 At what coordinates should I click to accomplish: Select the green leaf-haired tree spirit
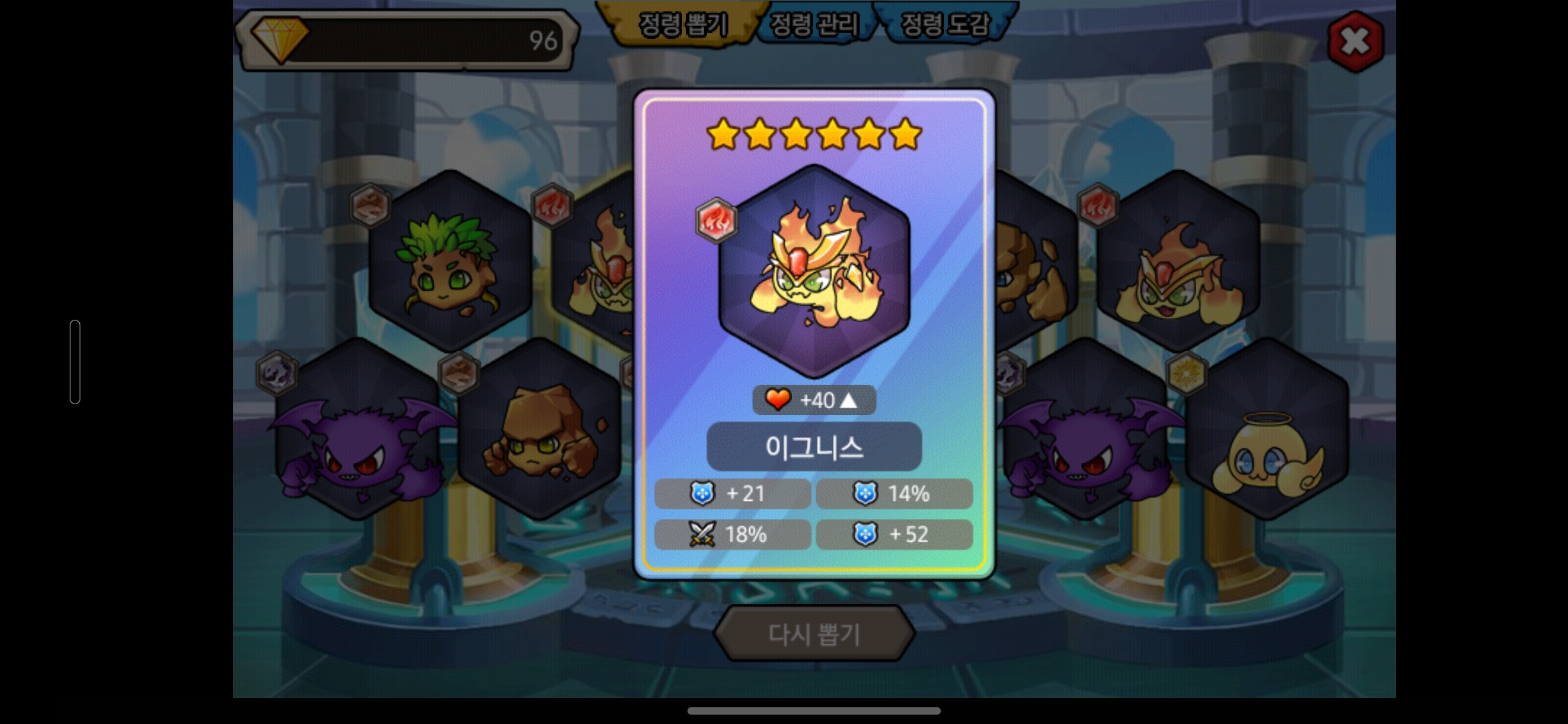coord(450,263)
